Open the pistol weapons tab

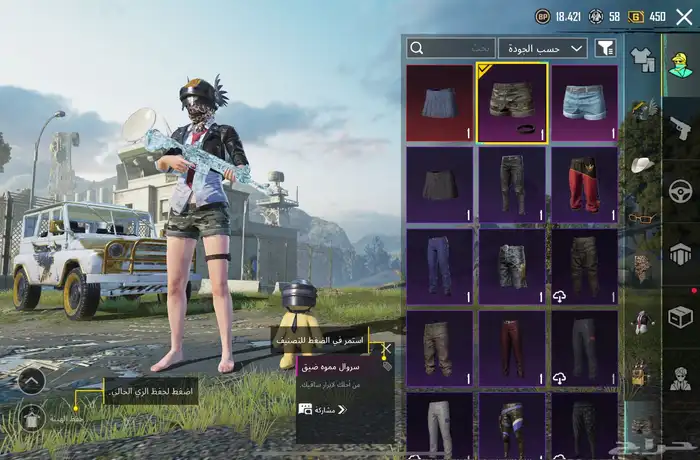(680, 127)
